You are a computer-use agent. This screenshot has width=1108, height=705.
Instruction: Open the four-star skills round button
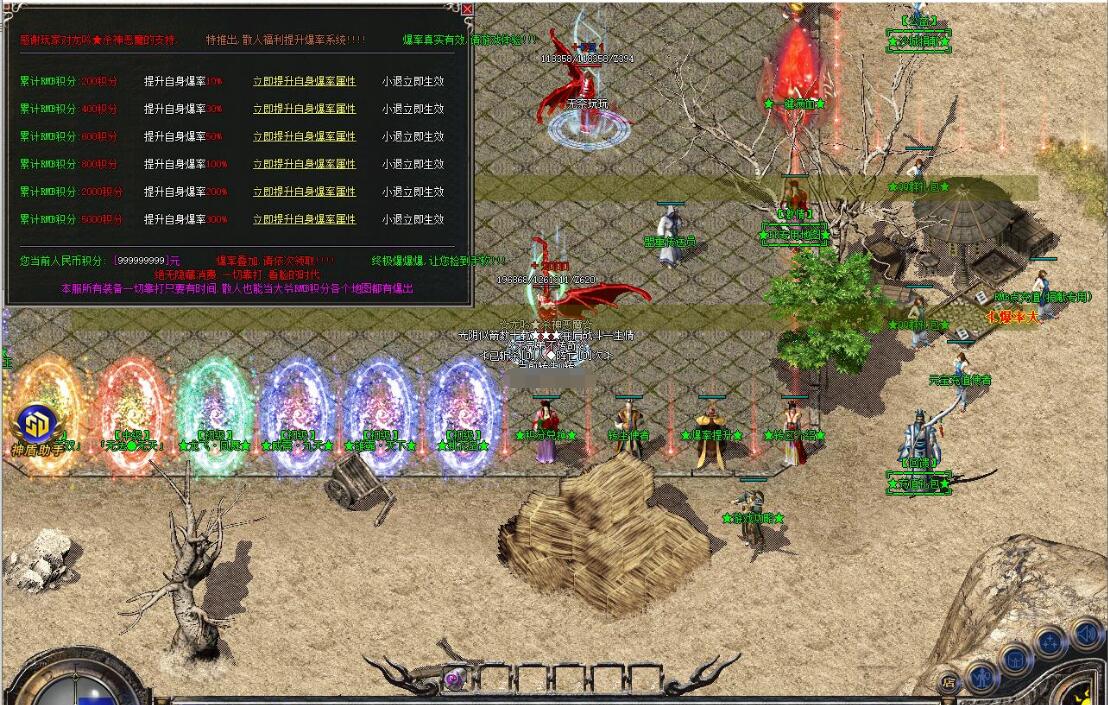[x=1049, y=642]
